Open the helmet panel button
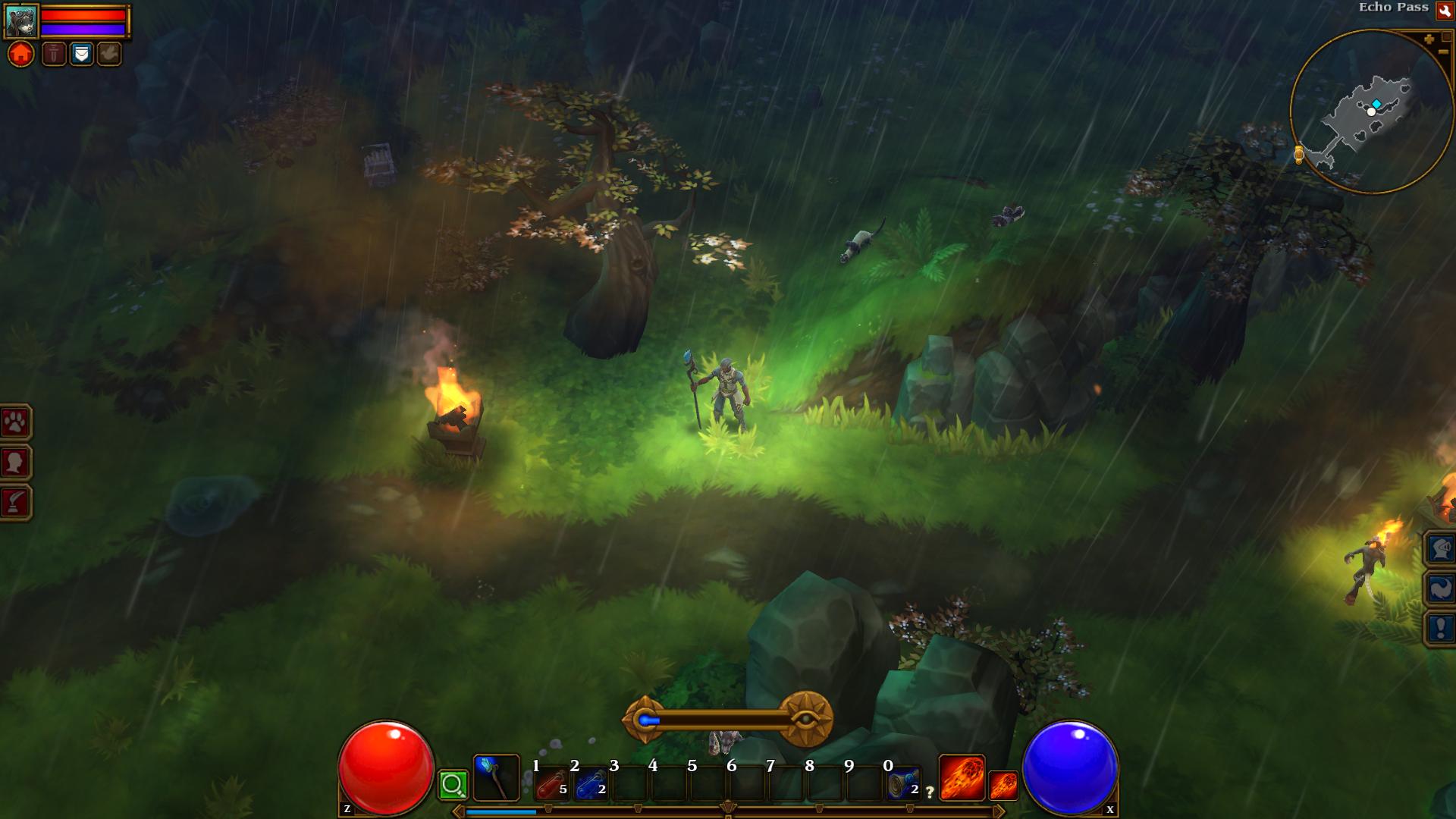 (1440, 548)
